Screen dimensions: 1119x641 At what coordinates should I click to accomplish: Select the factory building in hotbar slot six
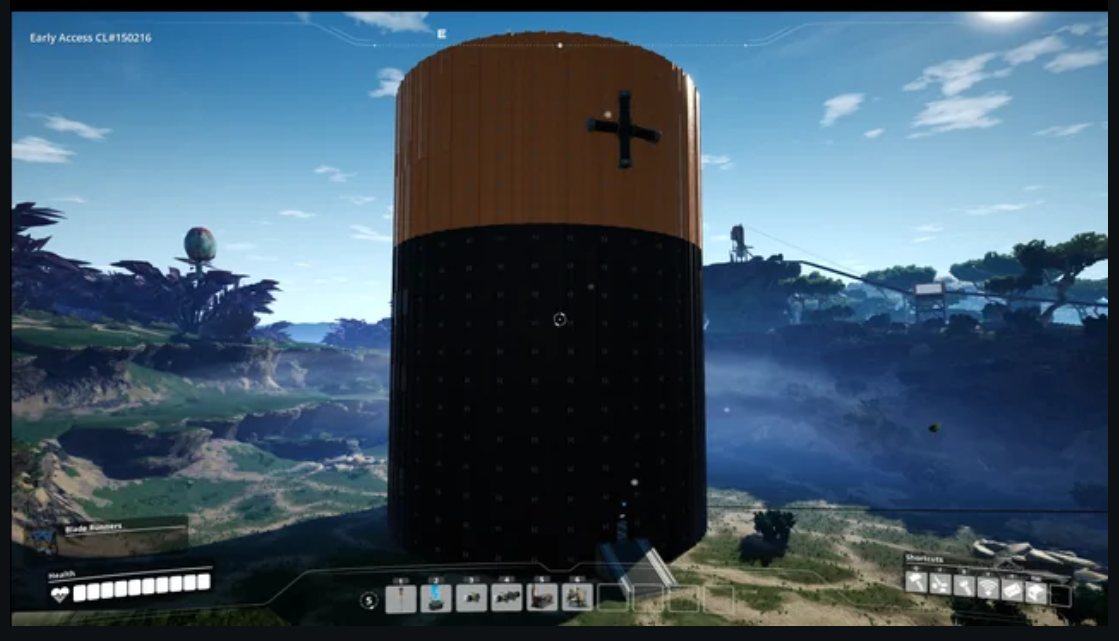(x=577, y=598)
